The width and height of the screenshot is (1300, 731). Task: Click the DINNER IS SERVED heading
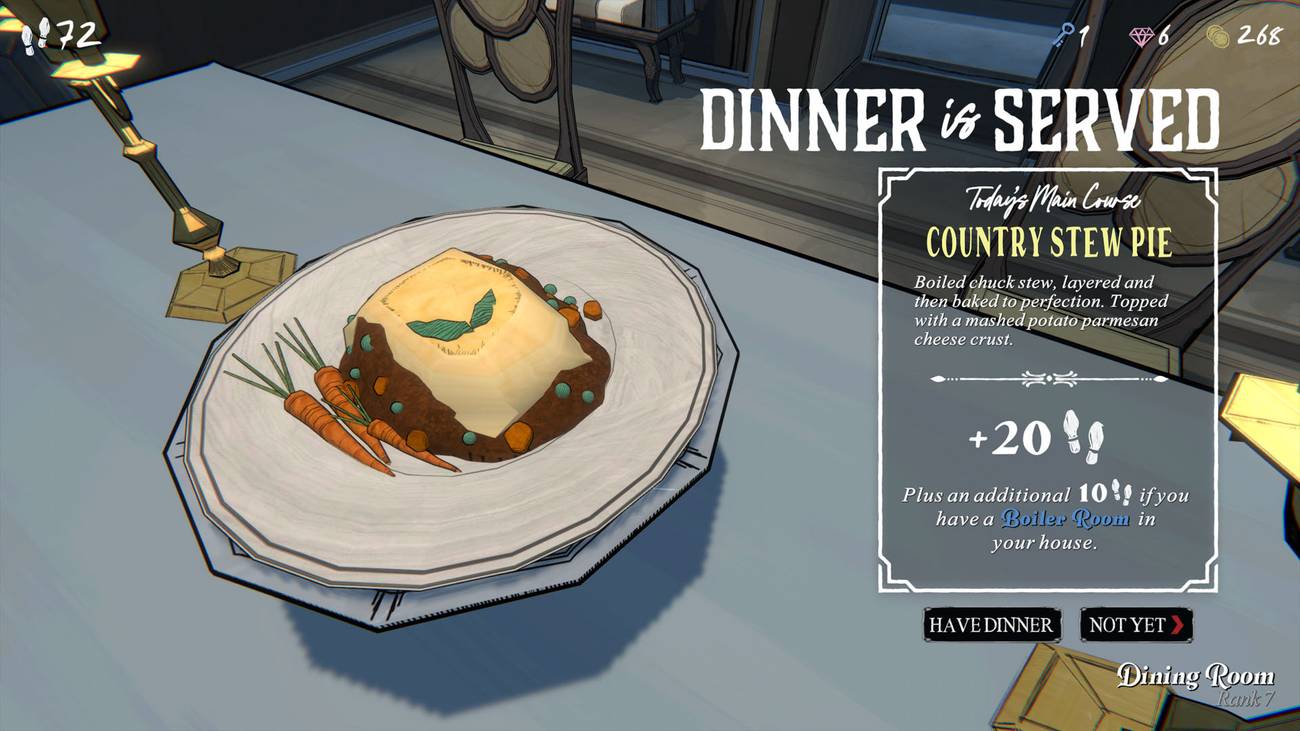point(960,118)
